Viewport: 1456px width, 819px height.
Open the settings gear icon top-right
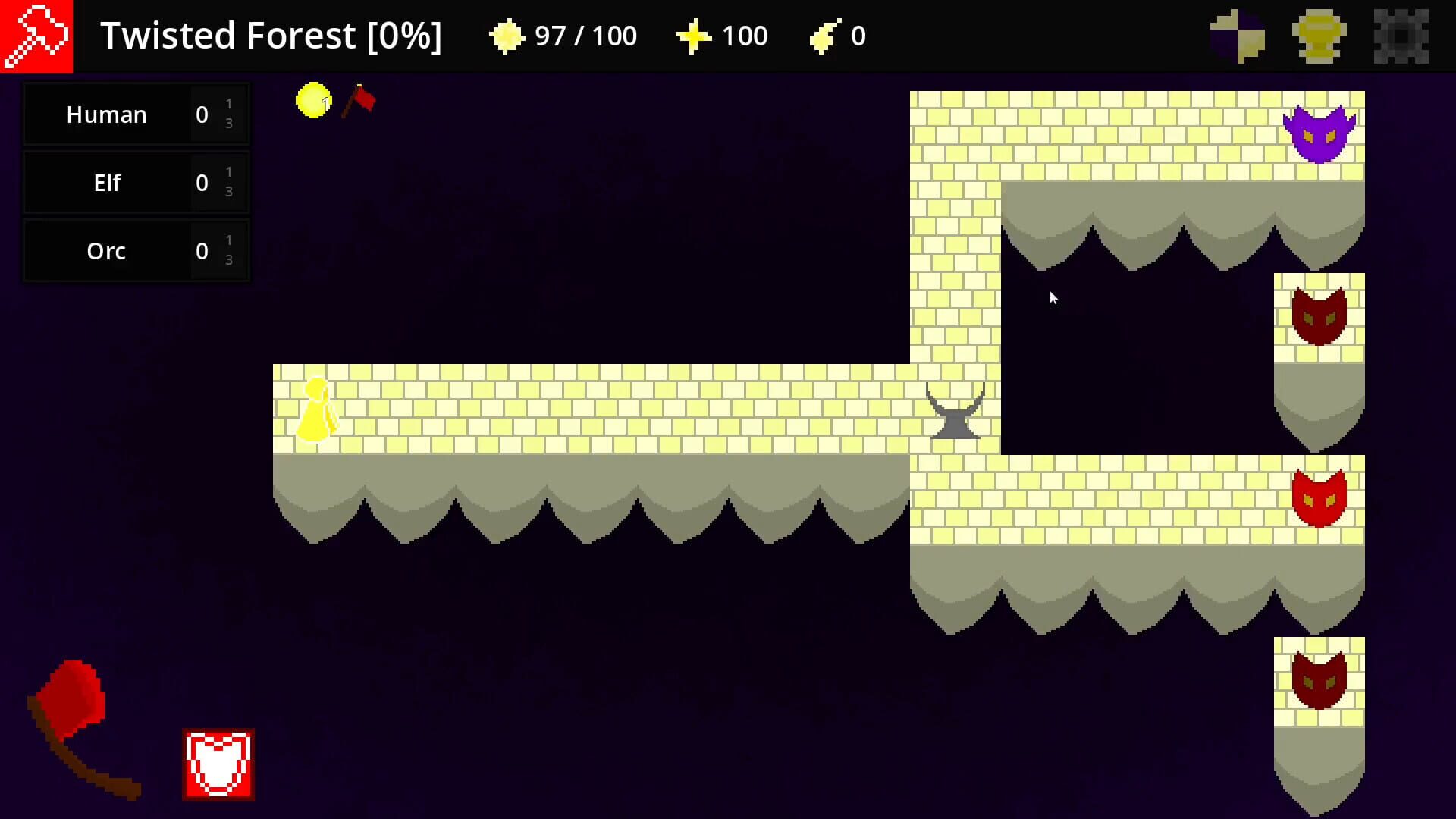tap(1401, 34)
